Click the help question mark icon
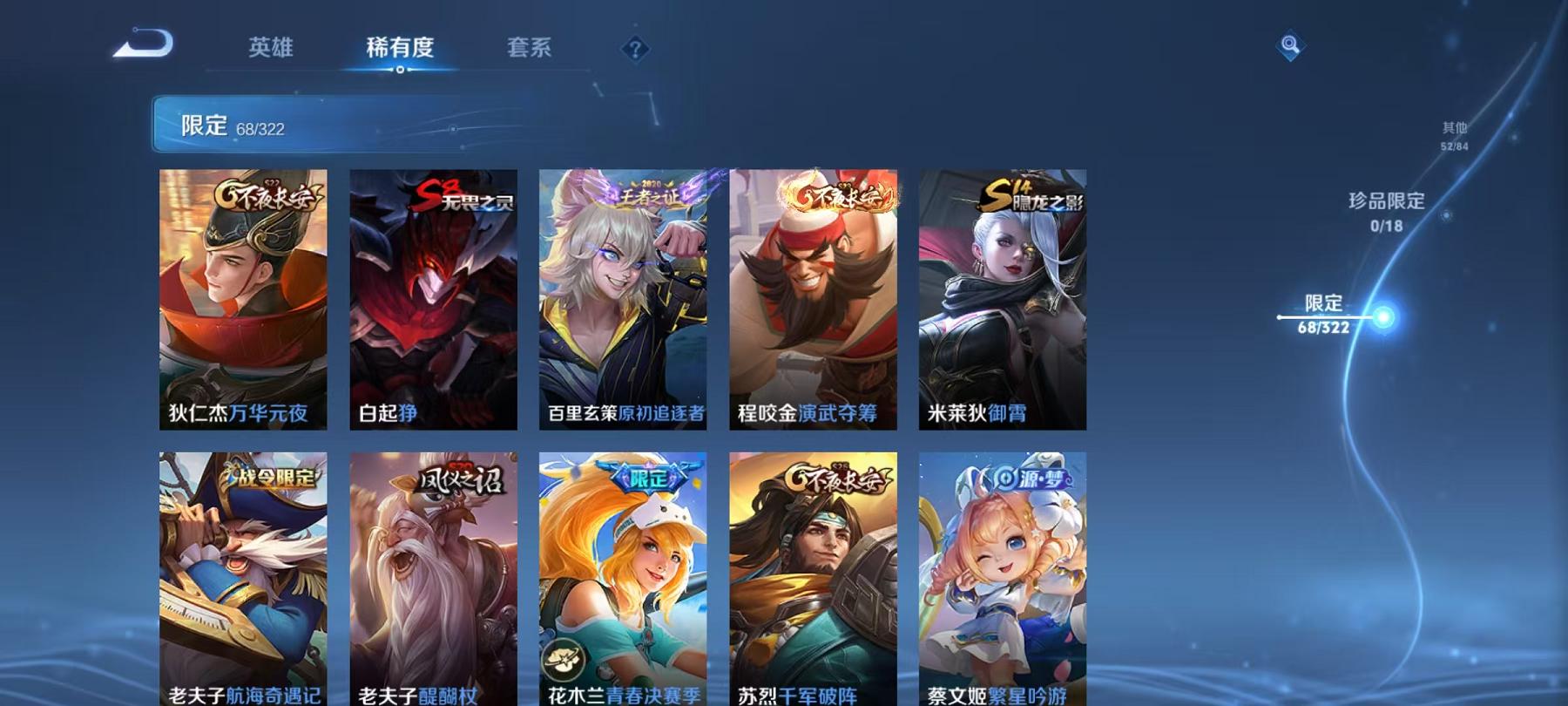This screenshot has width=1568, height=706. click(635, 48)
